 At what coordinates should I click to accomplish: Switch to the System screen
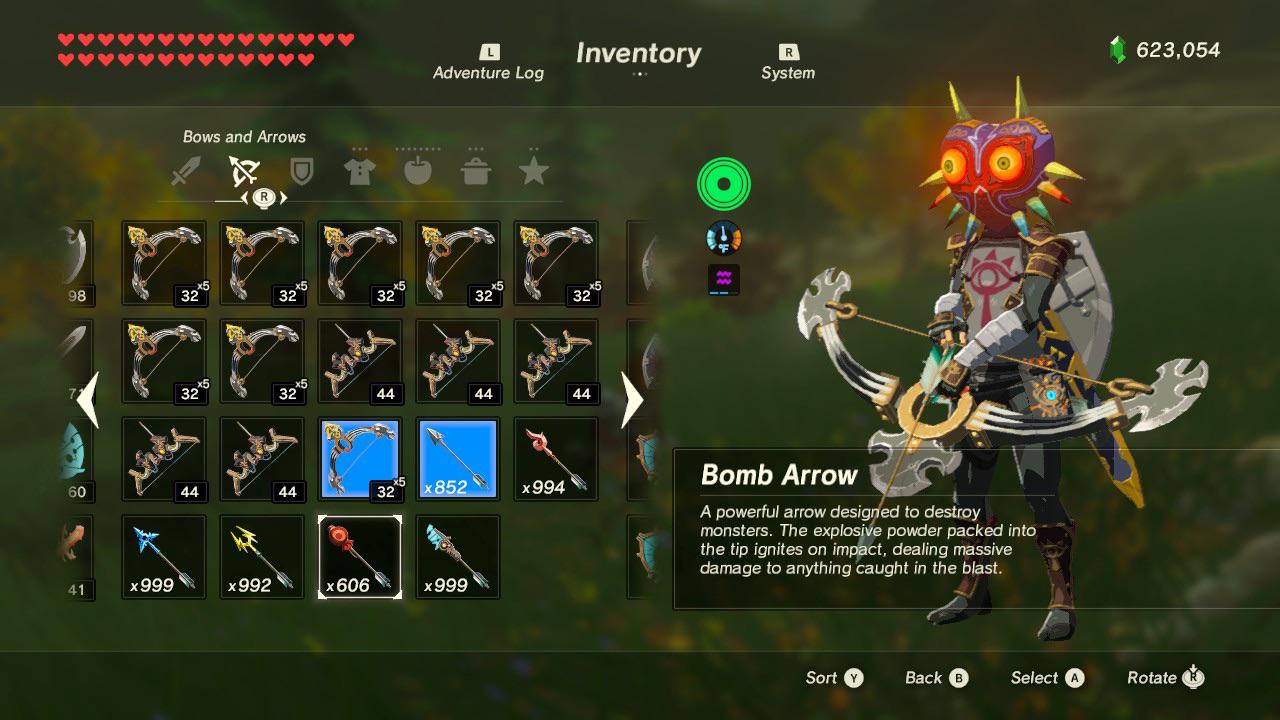pos(788,62)
